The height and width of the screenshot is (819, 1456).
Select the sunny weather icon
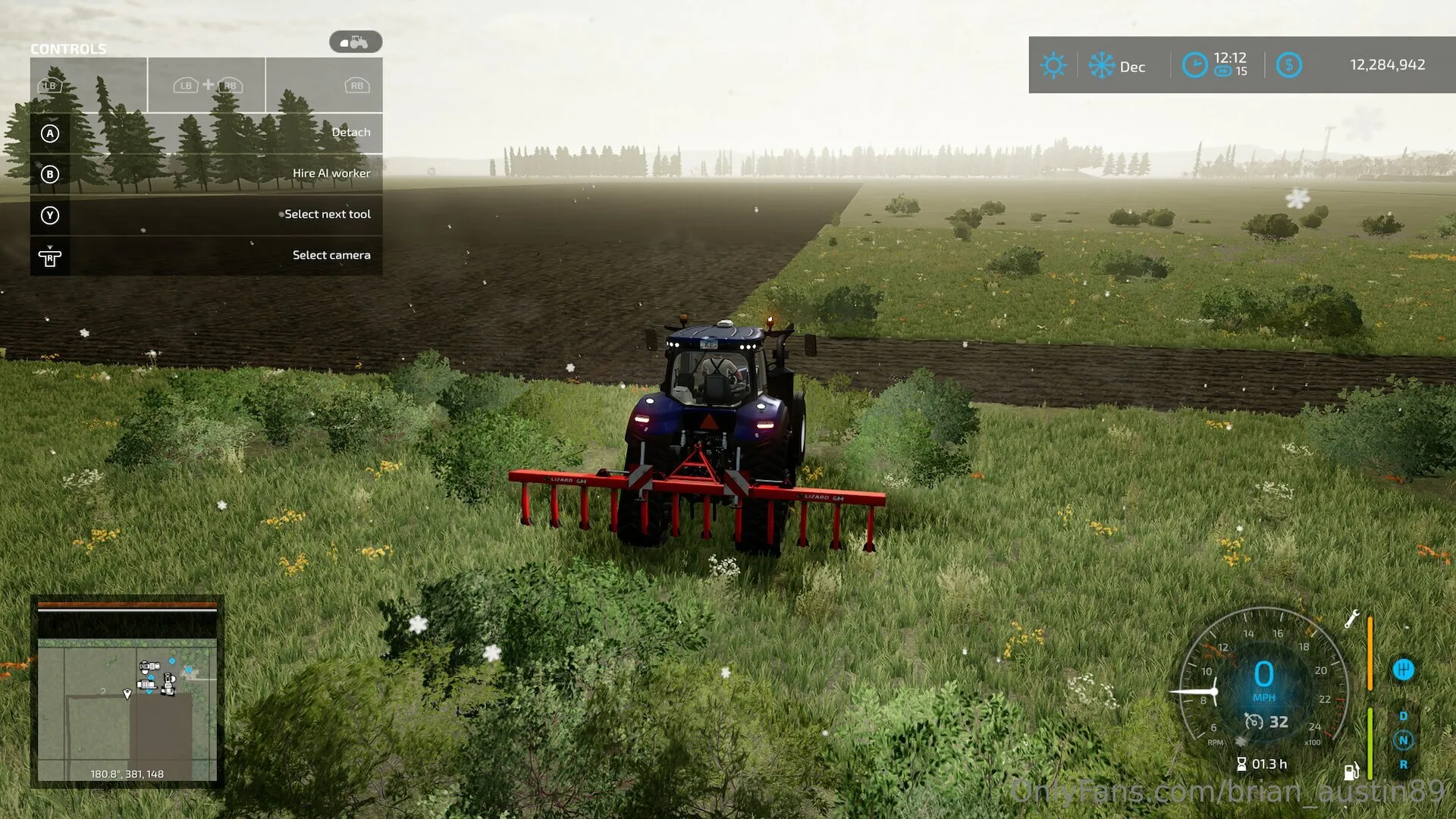(1053, 65)
